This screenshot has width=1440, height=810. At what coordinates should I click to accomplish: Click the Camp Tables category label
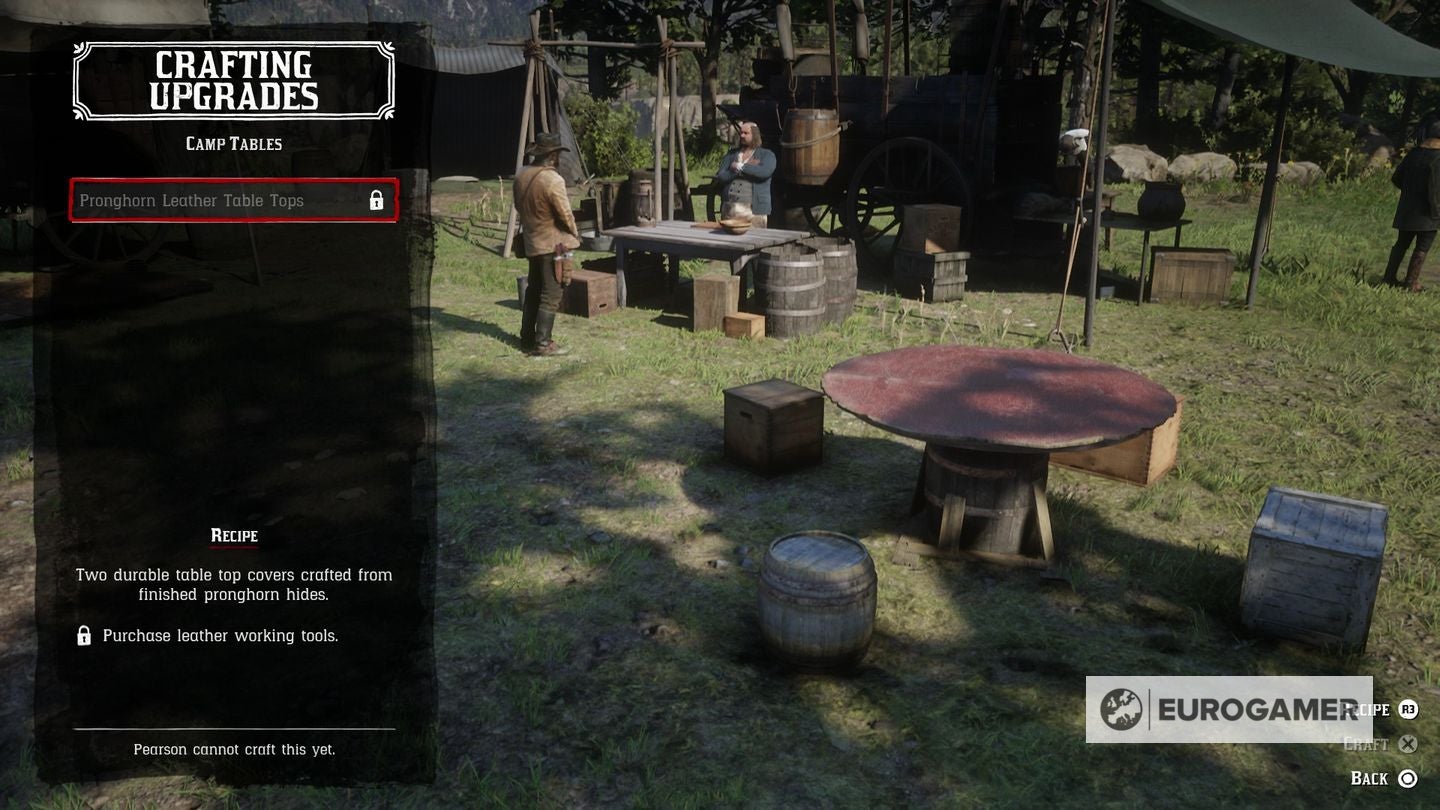tap(233, 143)
